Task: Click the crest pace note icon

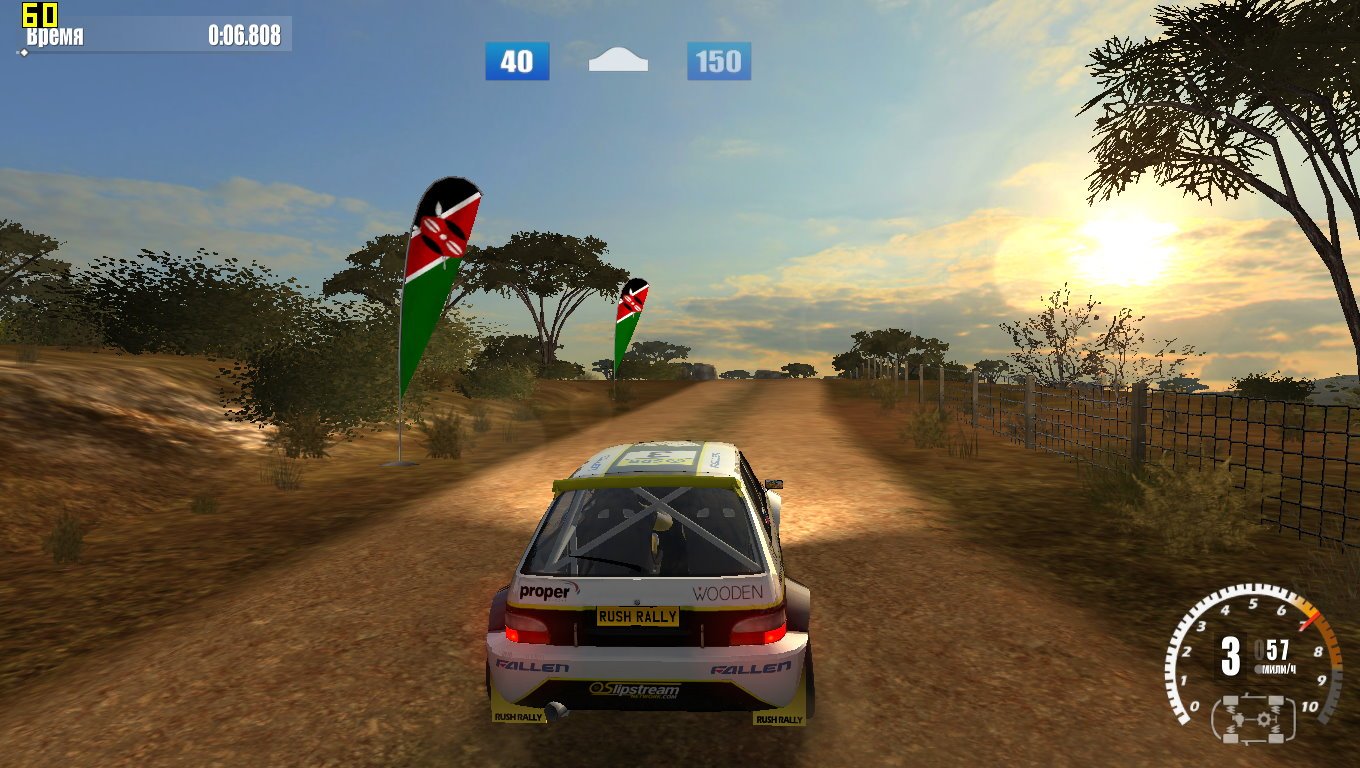Action: coord(618,61)
